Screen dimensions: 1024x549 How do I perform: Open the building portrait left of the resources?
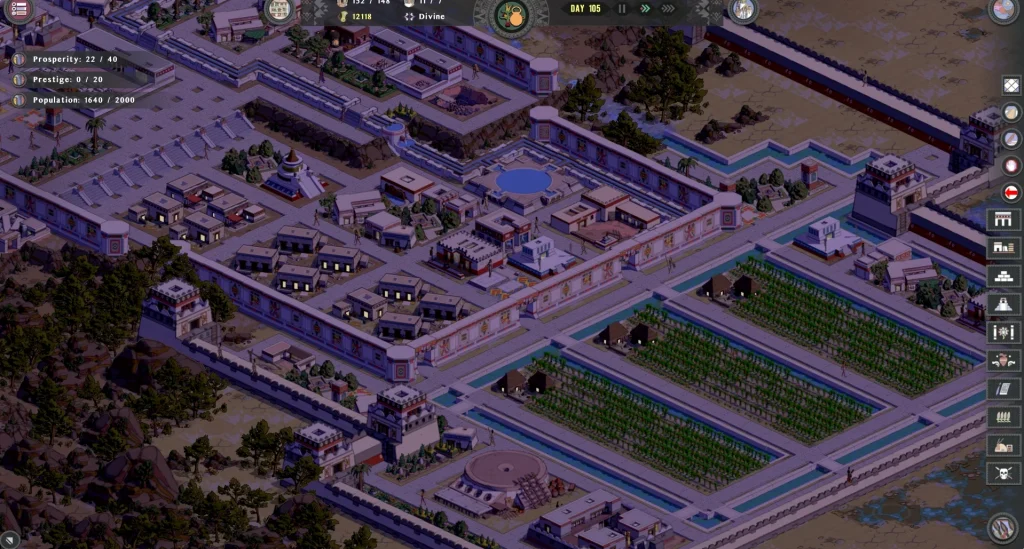coord(281,11)
